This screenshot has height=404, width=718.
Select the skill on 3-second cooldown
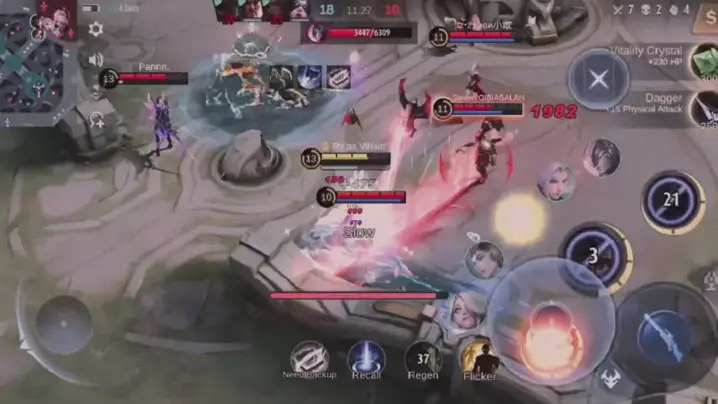593,255
